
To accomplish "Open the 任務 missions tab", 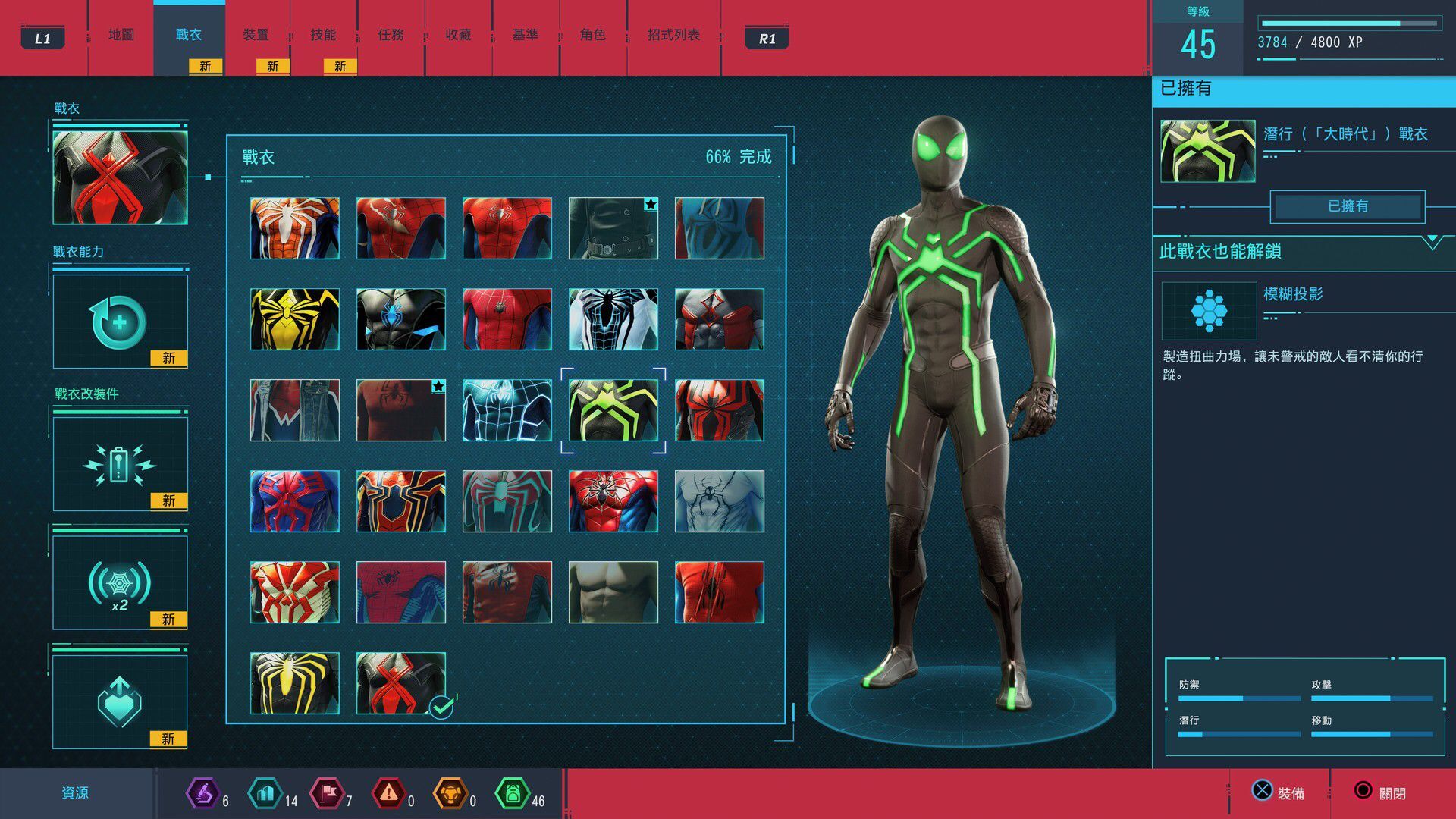I will pos(391,35).
